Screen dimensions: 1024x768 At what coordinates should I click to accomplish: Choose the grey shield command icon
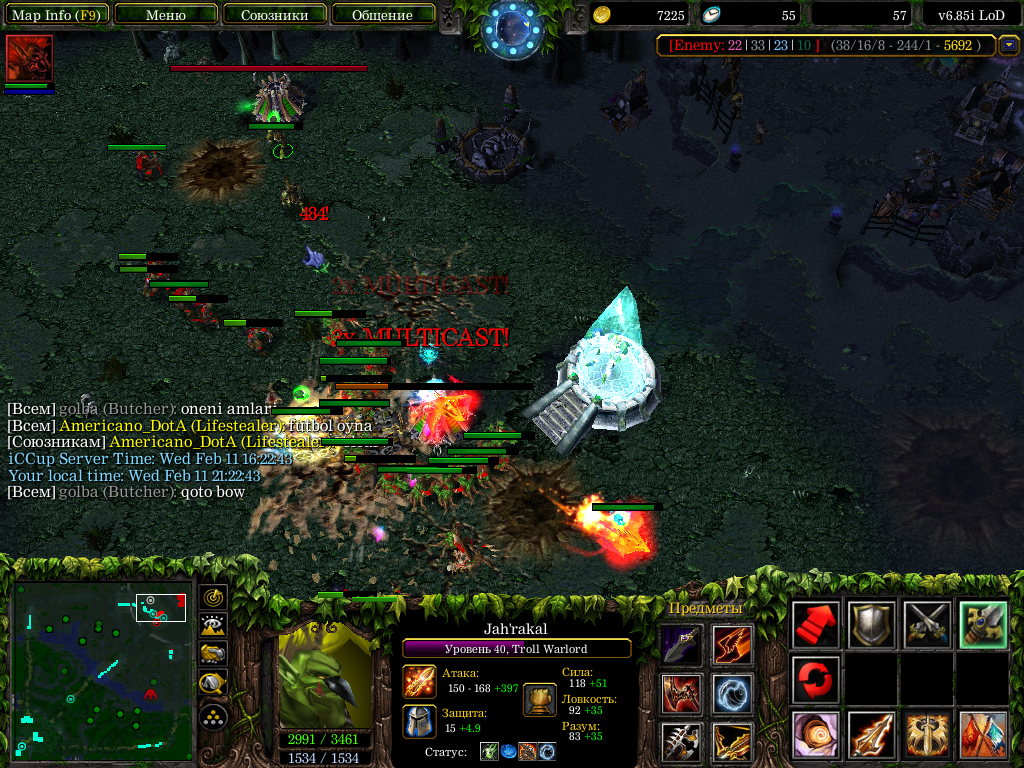pyautogui.click(x=871, y=625)
